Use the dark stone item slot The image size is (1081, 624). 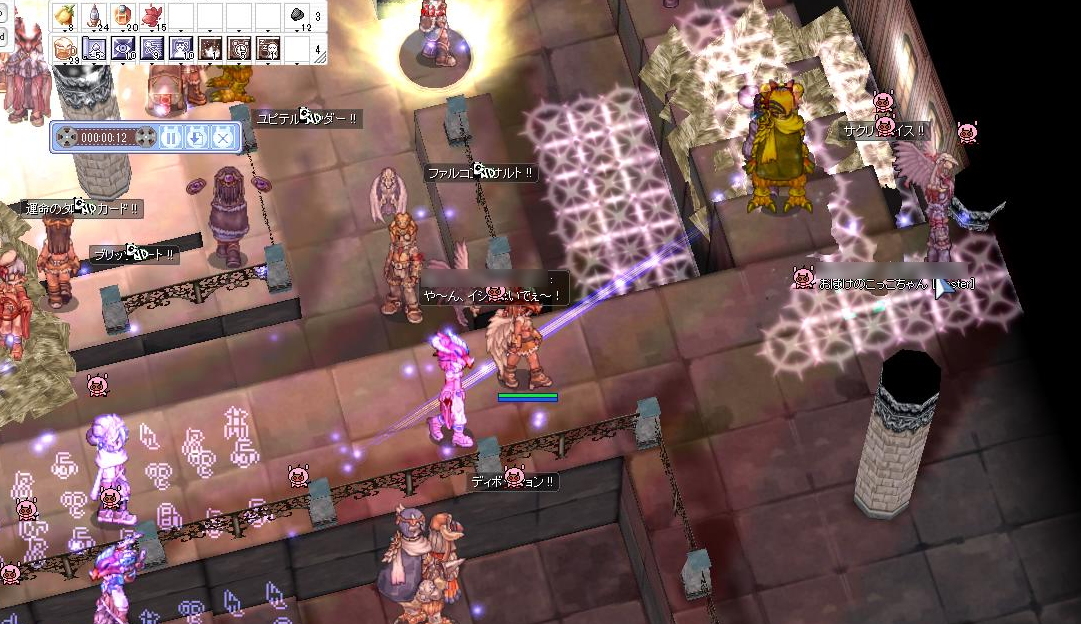point(298,15)
